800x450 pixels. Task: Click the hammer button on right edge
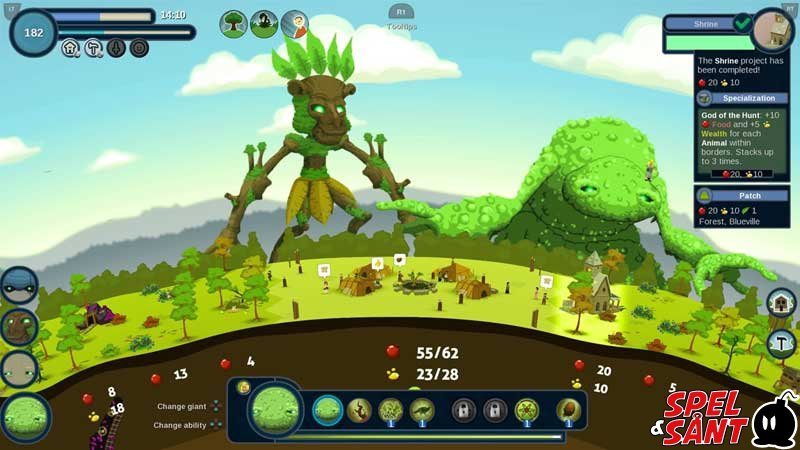[781, 343]
